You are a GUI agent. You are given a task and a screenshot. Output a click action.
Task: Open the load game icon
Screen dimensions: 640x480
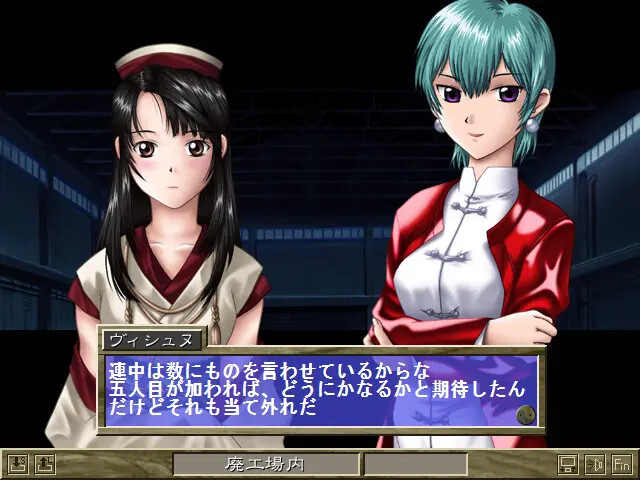click(44, 464)
